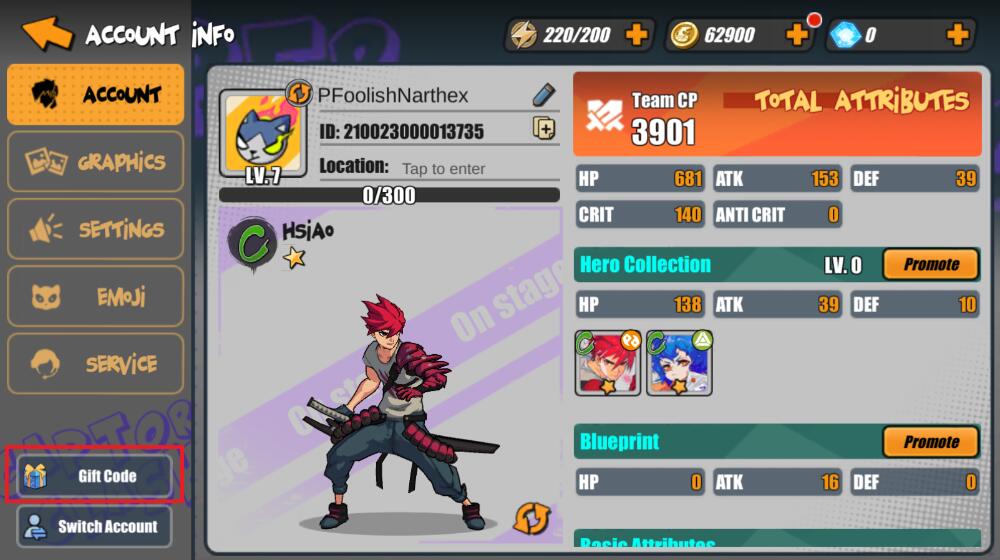Screen dimensions: 1000x560
Task: Promote the Blueprint level
Action: [930, 442]
